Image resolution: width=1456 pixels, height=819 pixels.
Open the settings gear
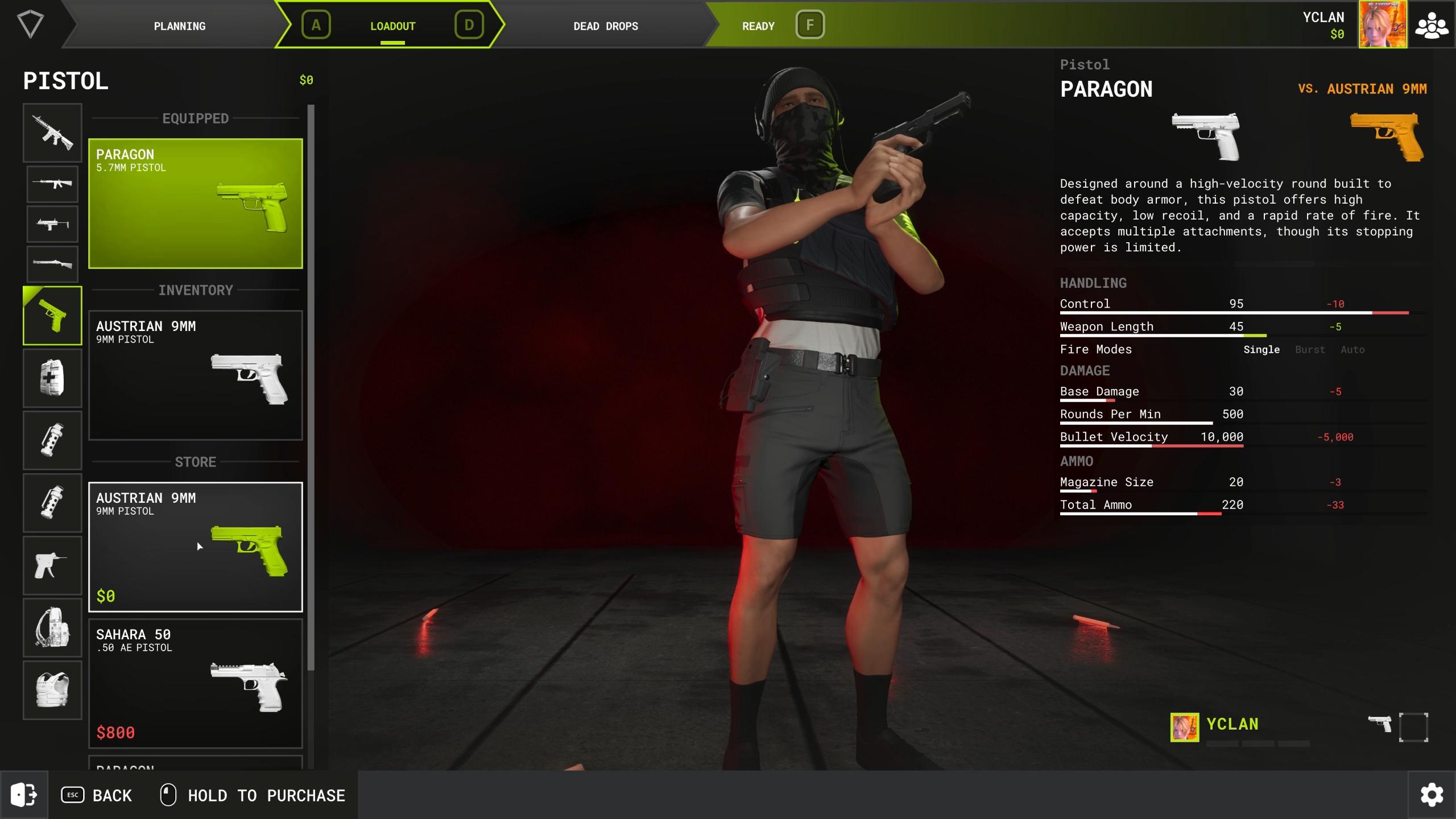(x=1432, y=795)
